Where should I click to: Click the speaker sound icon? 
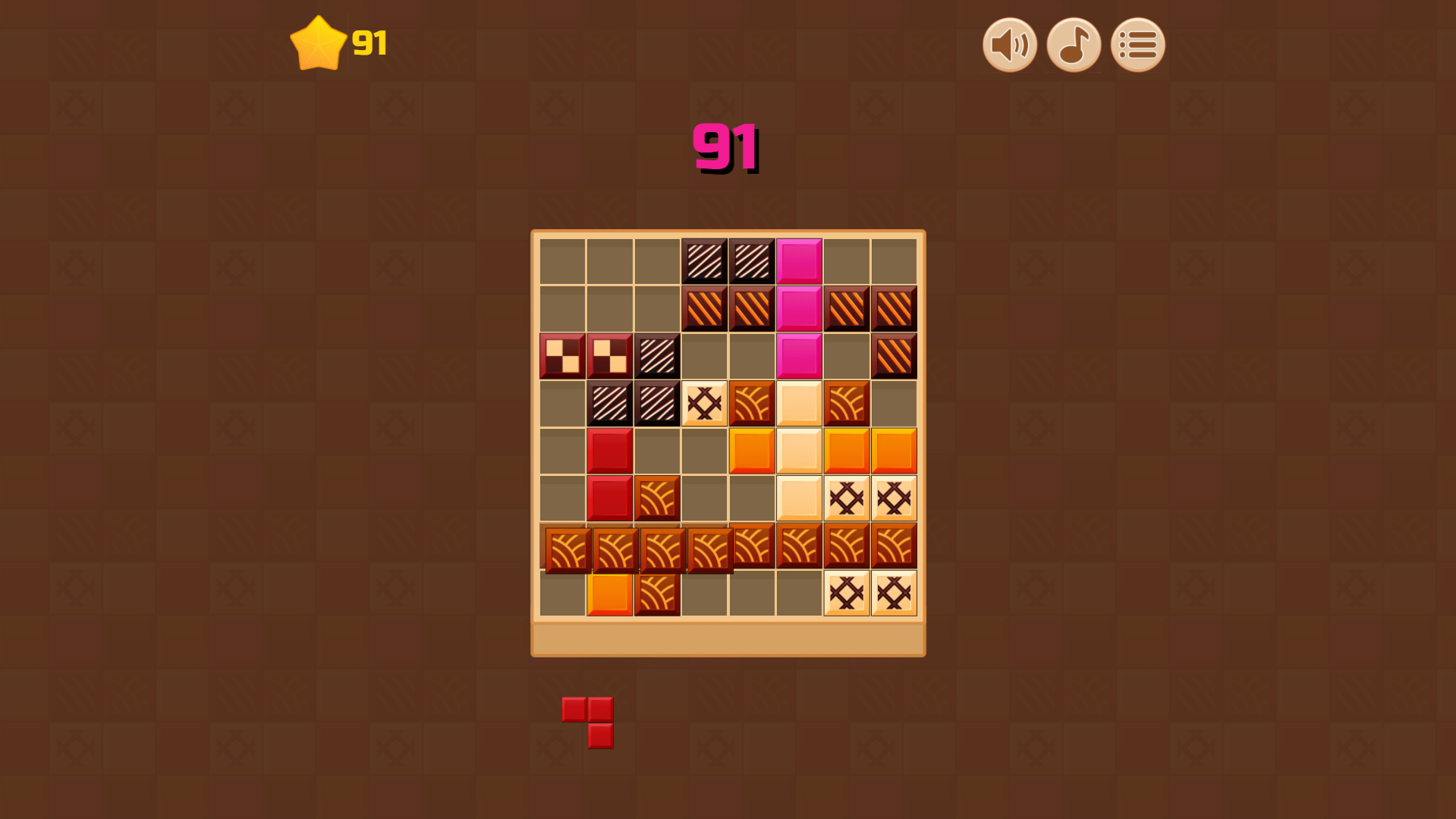click(1008, 45)
